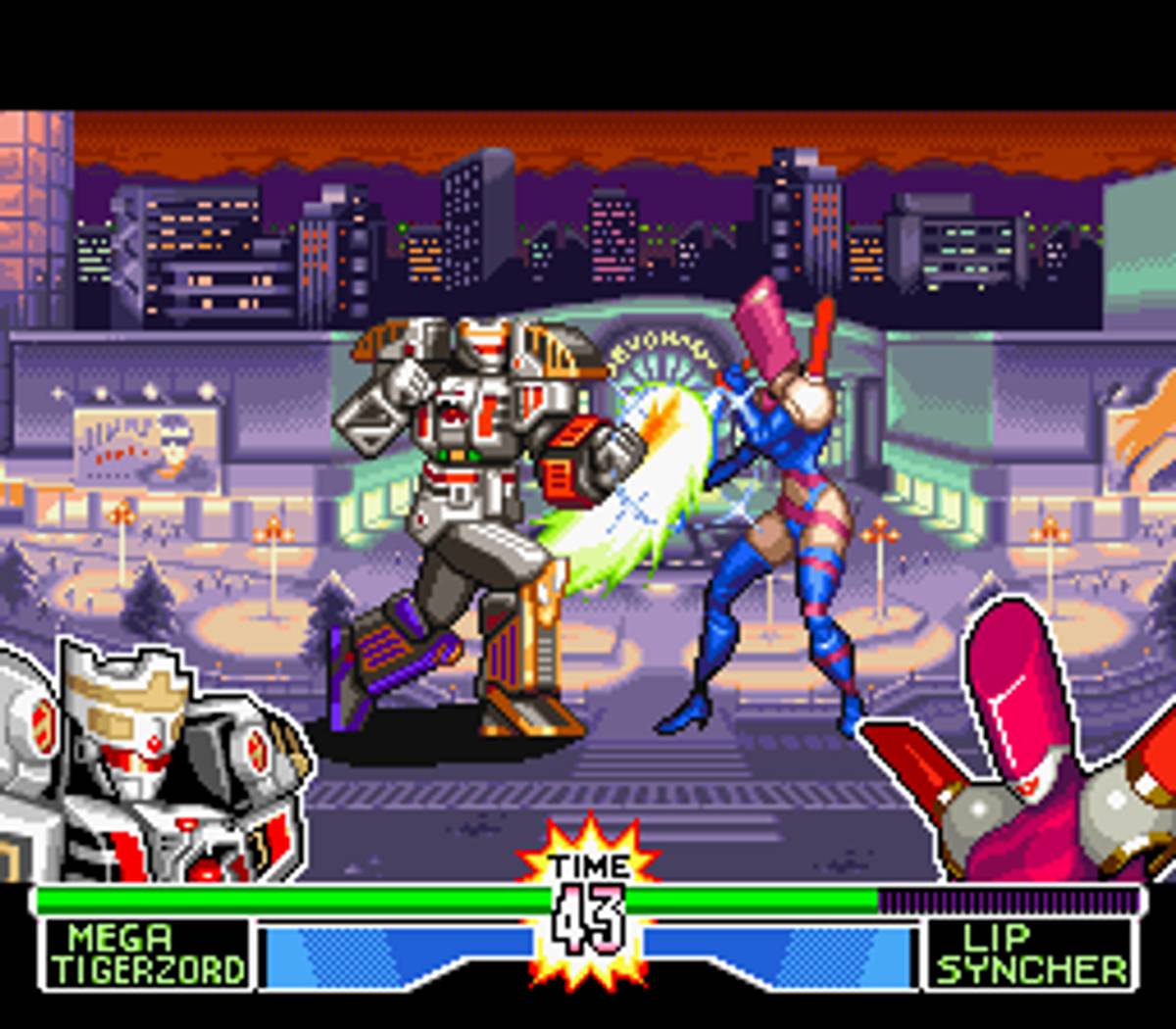
Task: Click the Mega Tigerzord name plate
Action: coord(147,955)
